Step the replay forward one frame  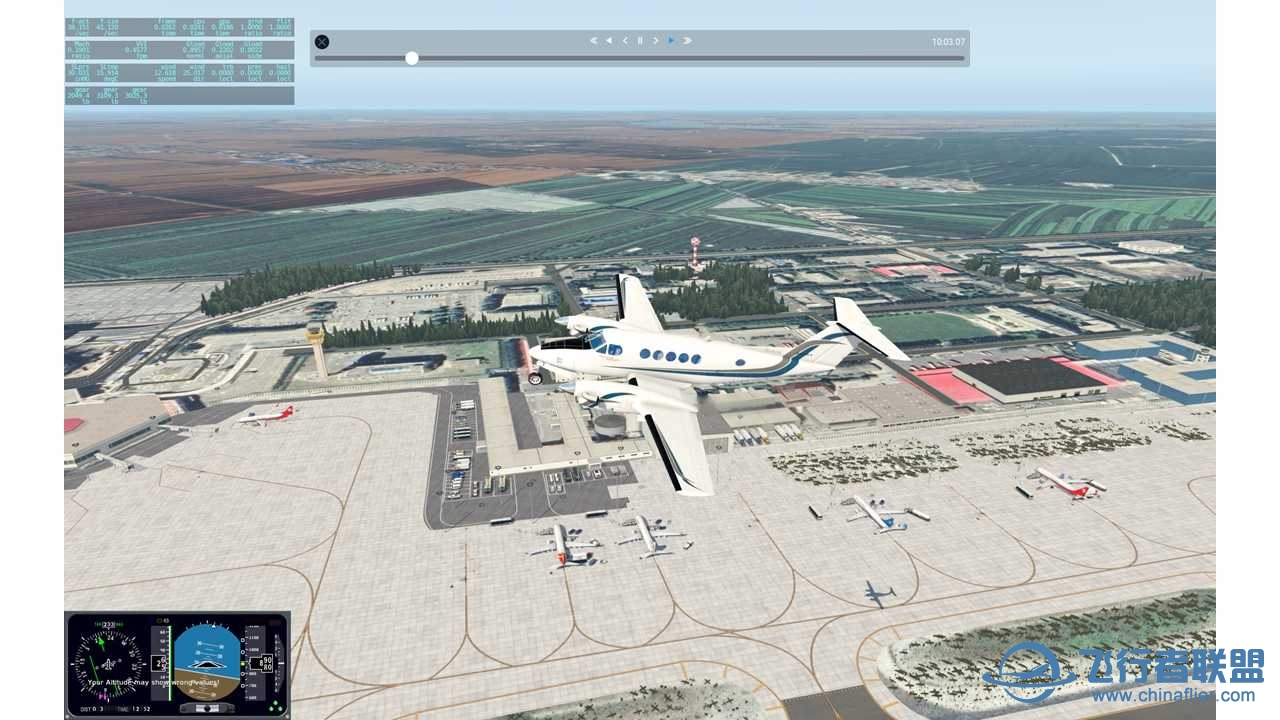click(655, 40)
